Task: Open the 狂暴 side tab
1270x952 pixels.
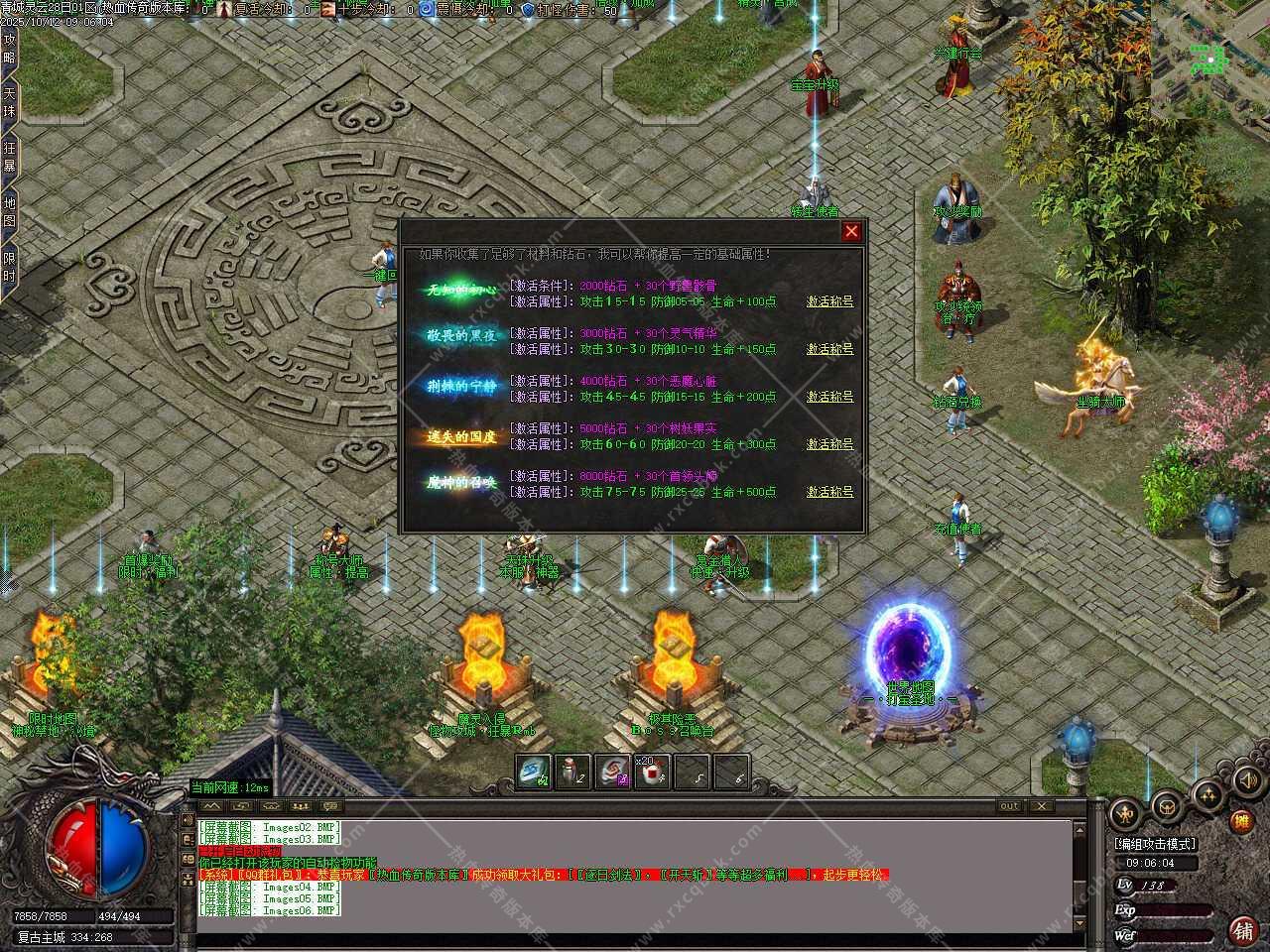Action: pos(10,158)
